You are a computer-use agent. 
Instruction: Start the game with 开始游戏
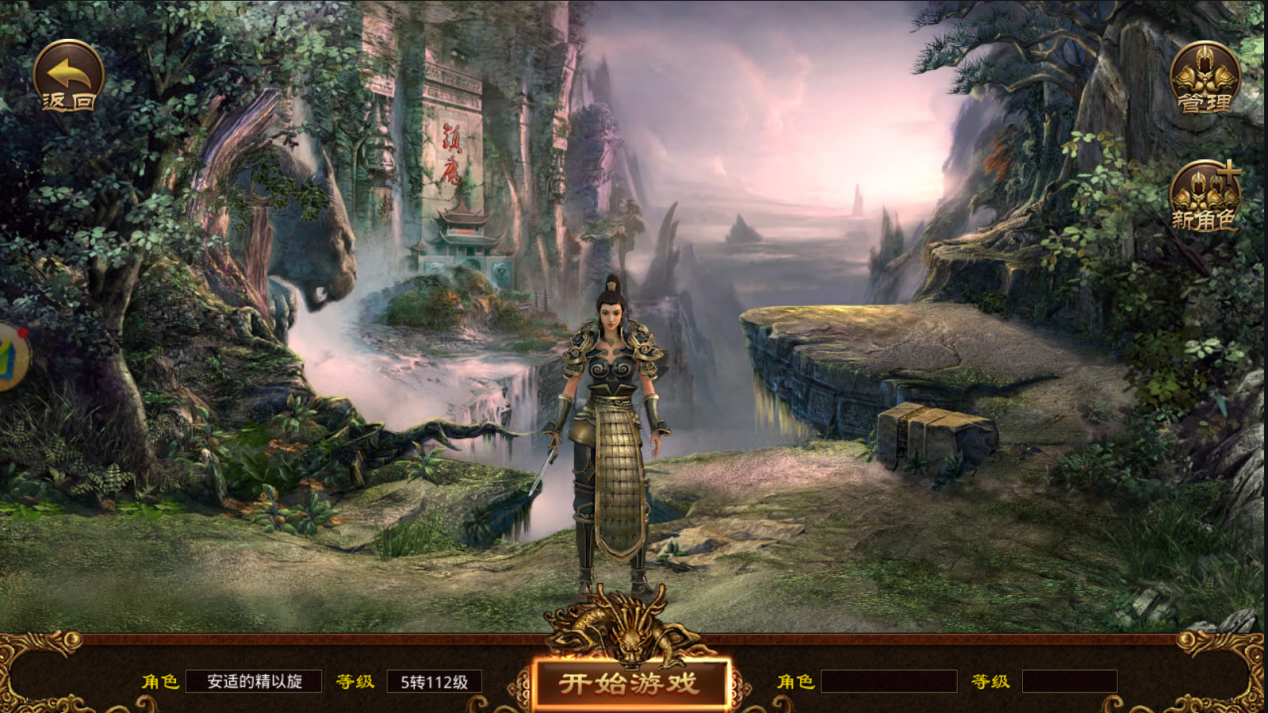pos(630,684)
